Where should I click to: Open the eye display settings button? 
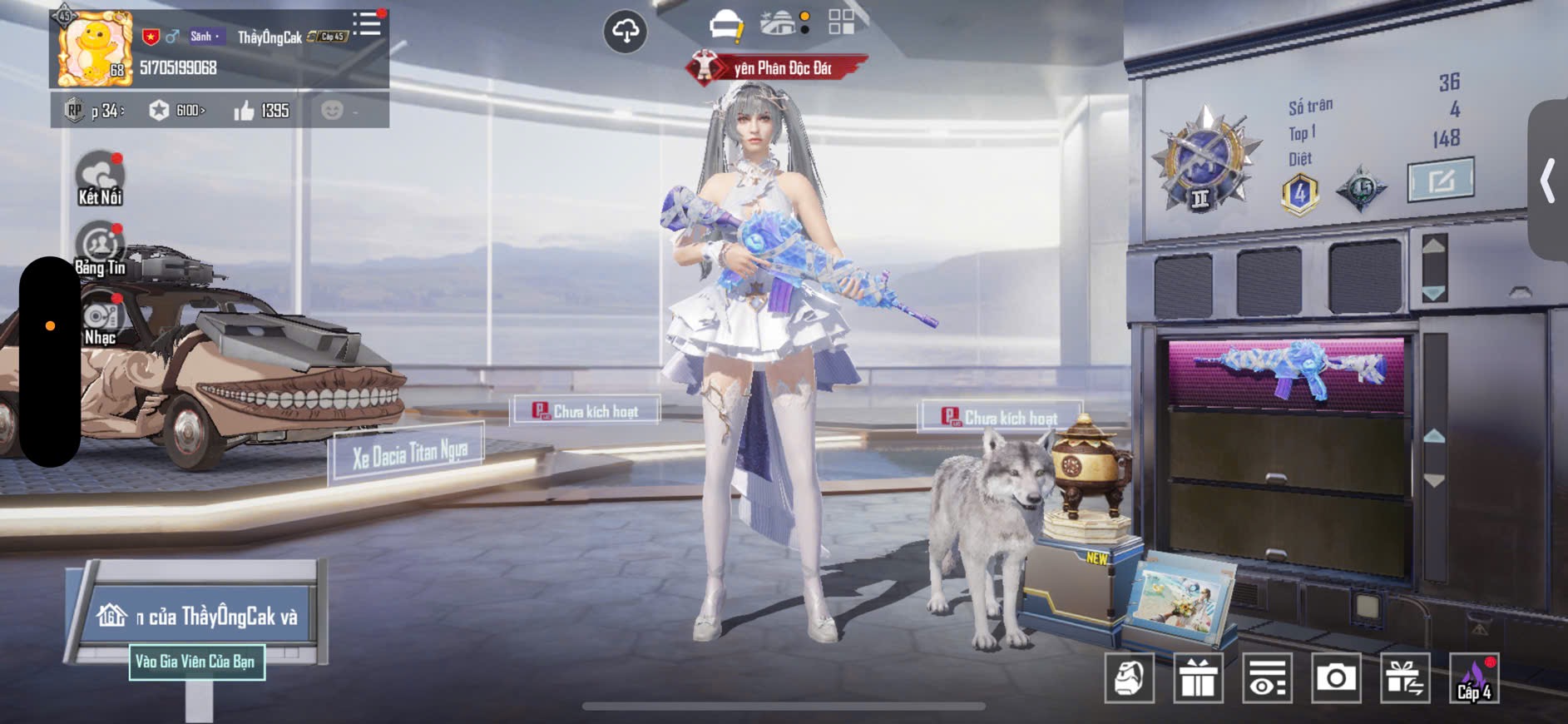[x=1267, y=678]
